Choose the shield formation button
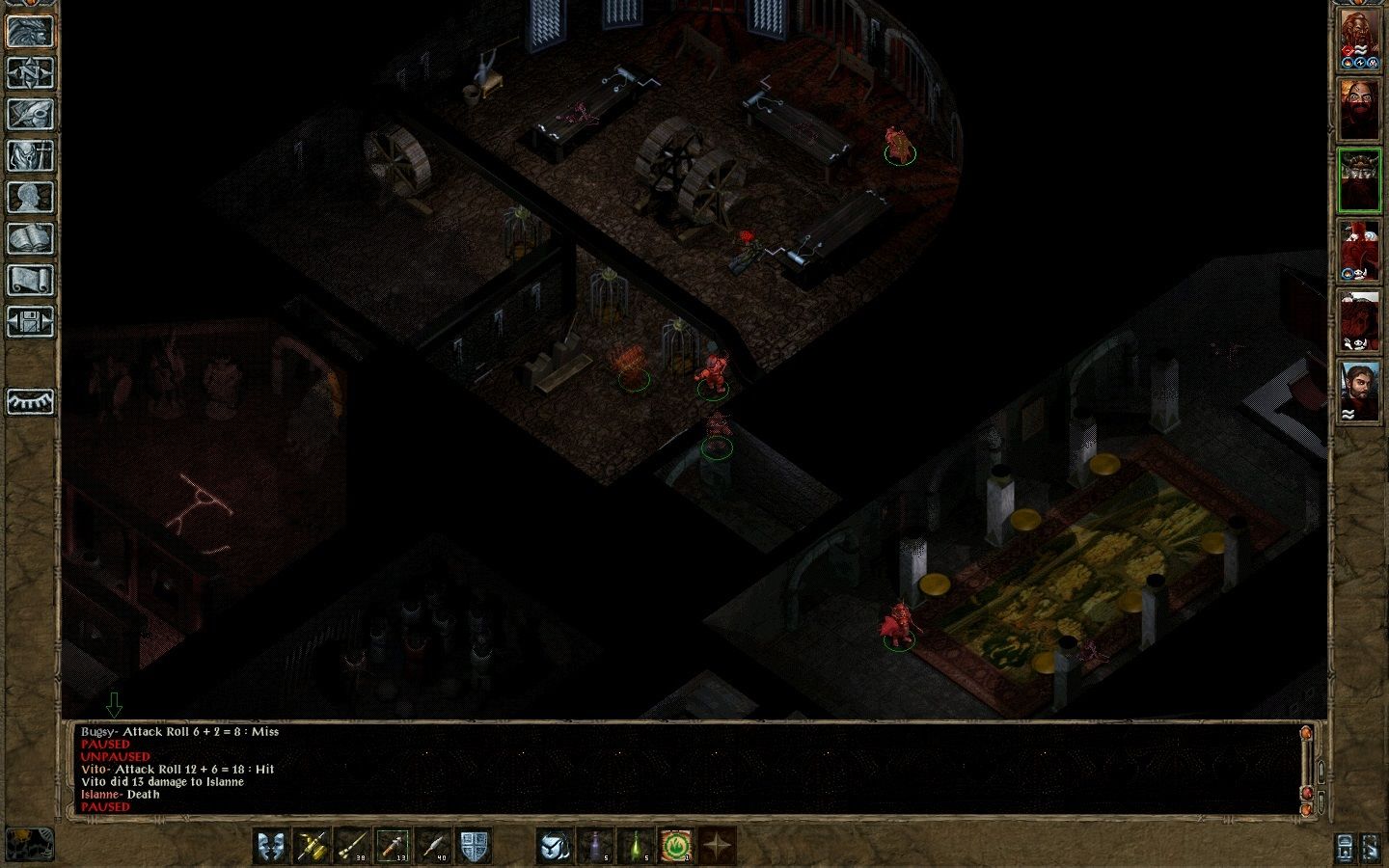1389x868 pixels. (473, 846)
